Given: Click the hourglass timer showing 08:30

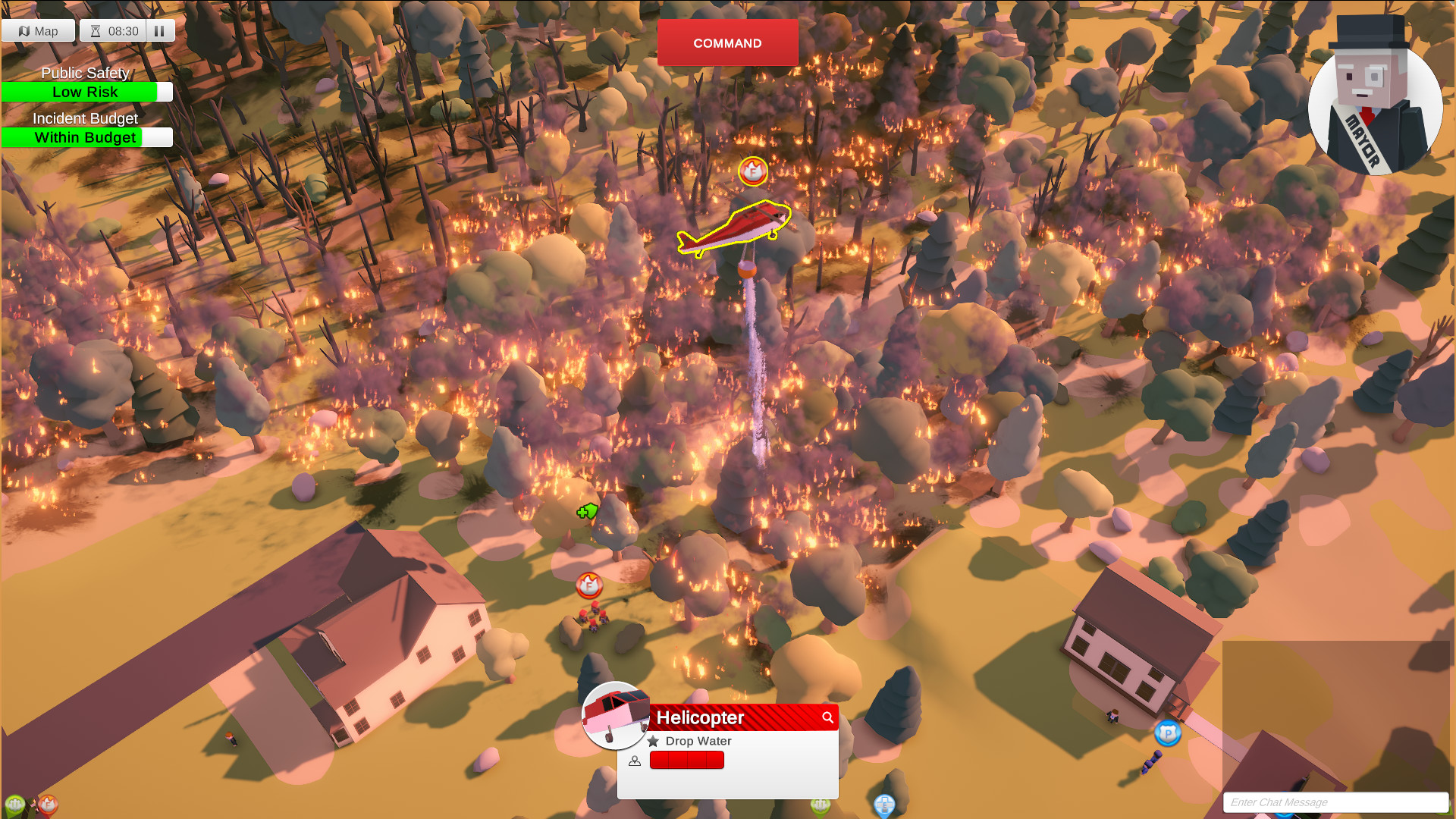Looking at the screenshot, I should 112,31.
